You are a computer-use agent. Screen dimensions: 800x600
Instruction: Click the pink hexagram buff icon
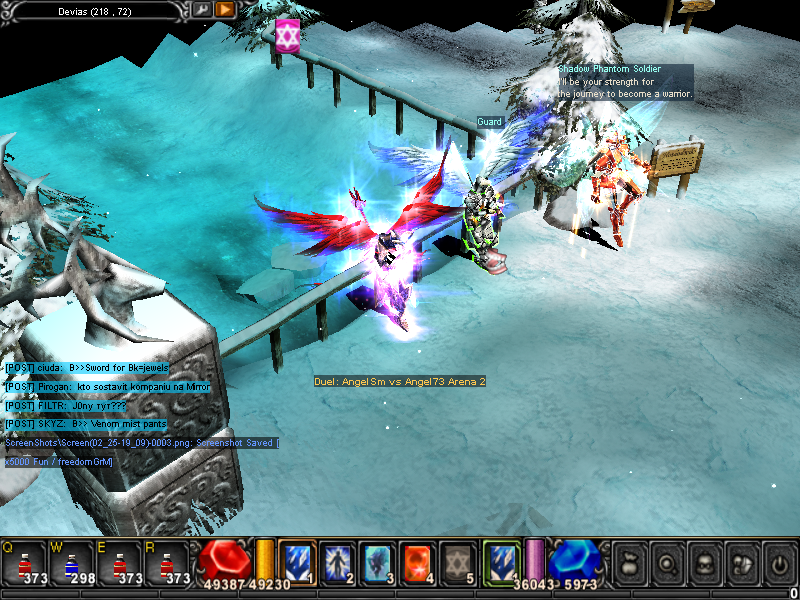288,36
